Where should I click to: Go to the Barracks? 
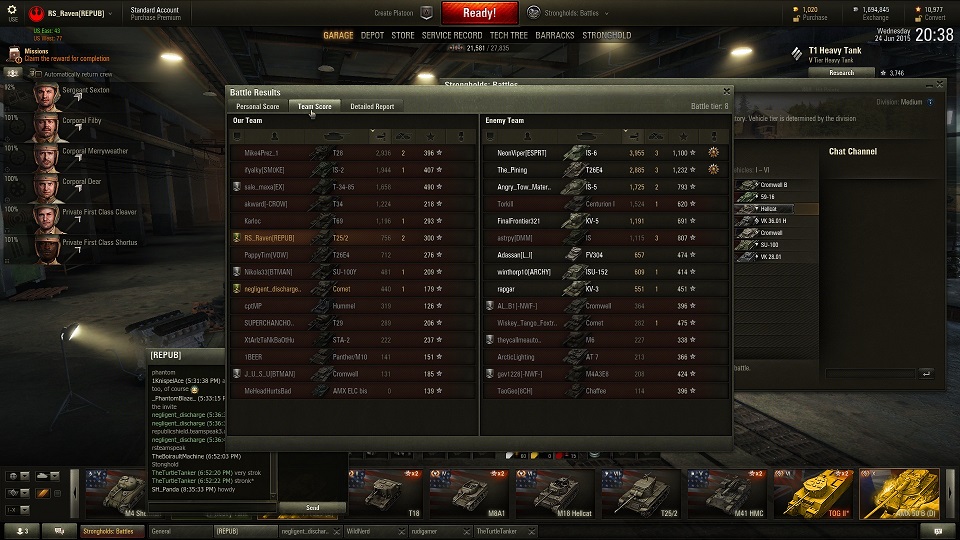pyautogui.click(x=555, y=35)
